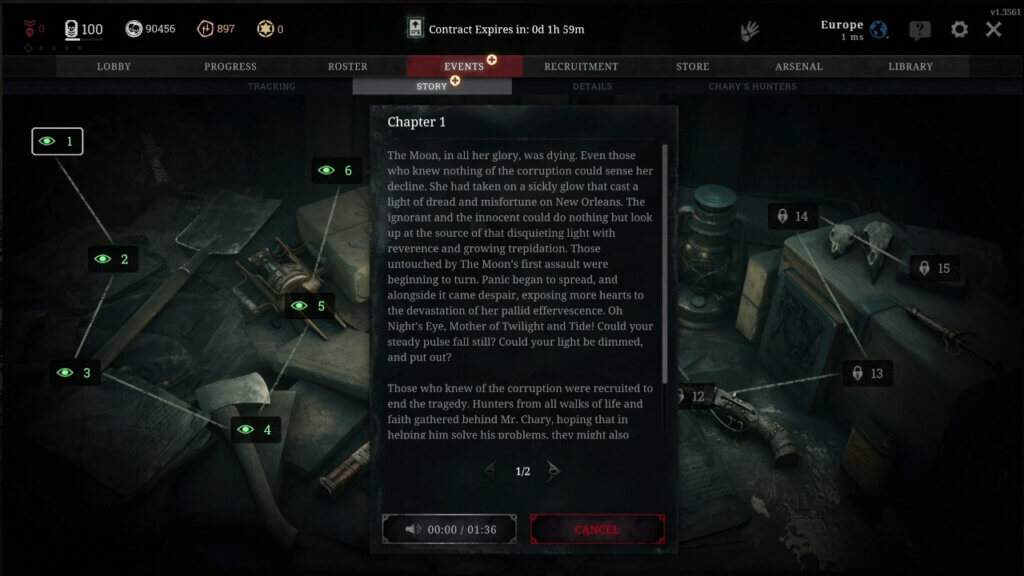Close the game with the X icon
1024x576 pixels.
point(993,29)
